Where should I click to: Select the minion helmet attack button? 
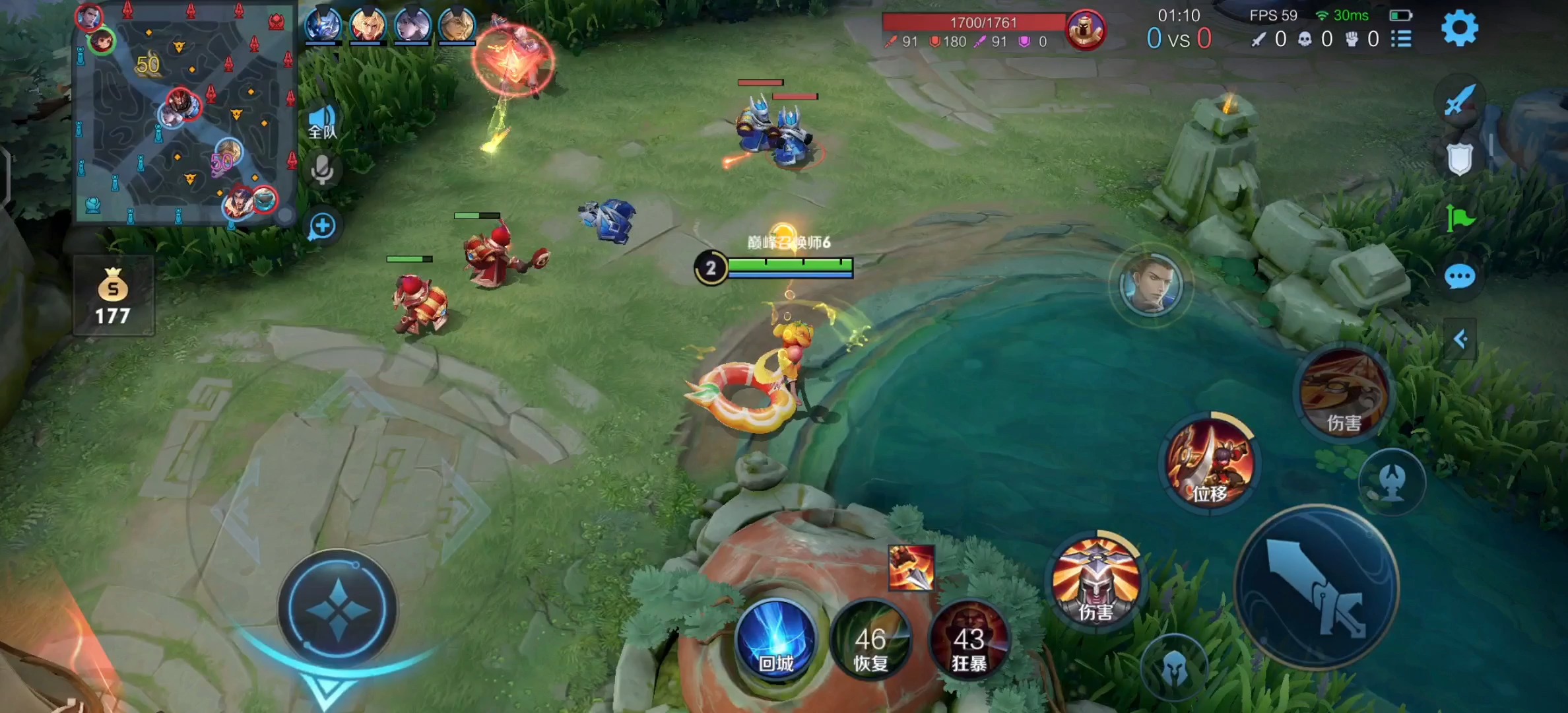pos(1174,668)
